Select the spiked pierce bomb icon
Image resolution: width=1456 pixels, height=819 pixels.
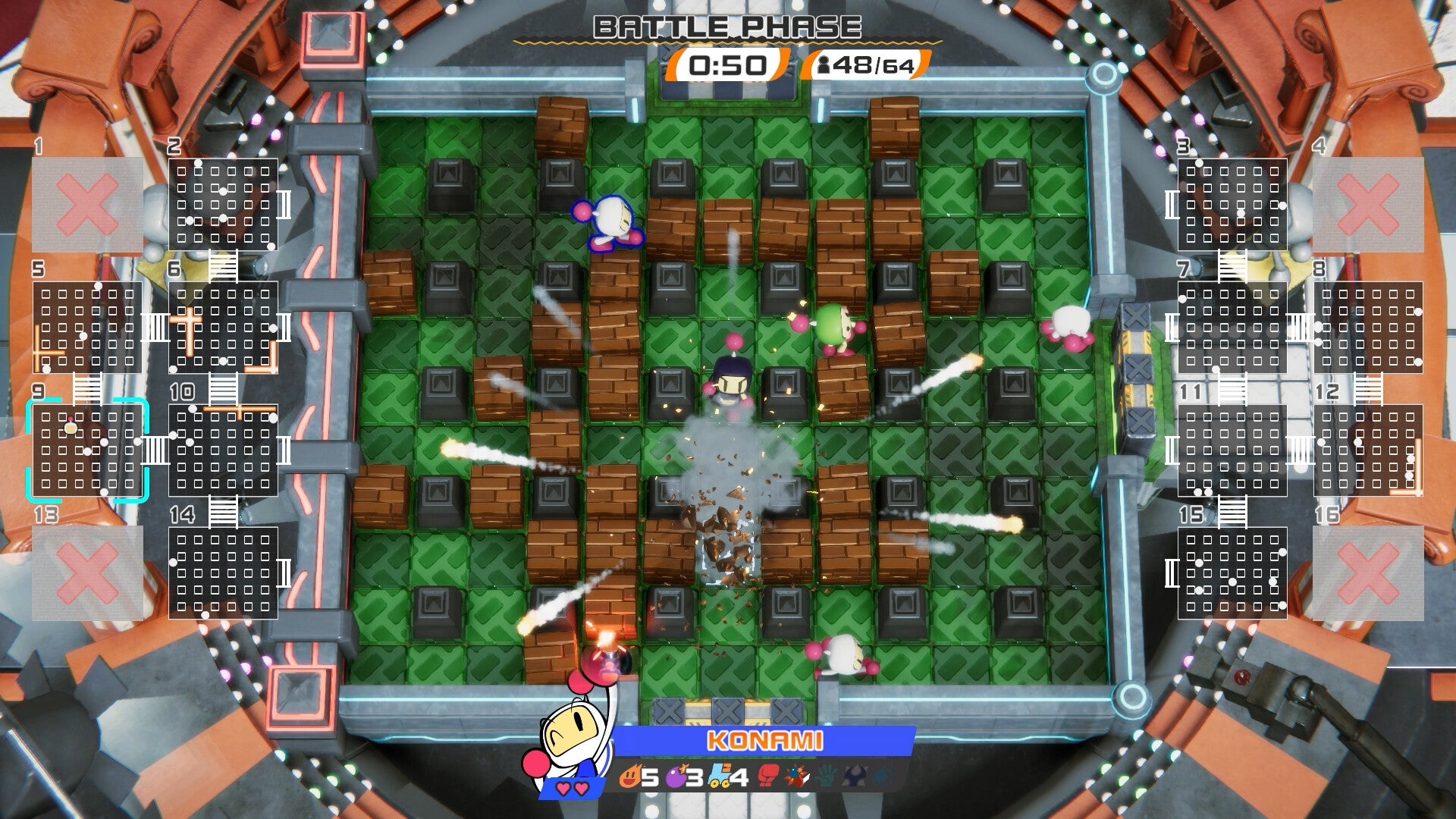point(856,776)
